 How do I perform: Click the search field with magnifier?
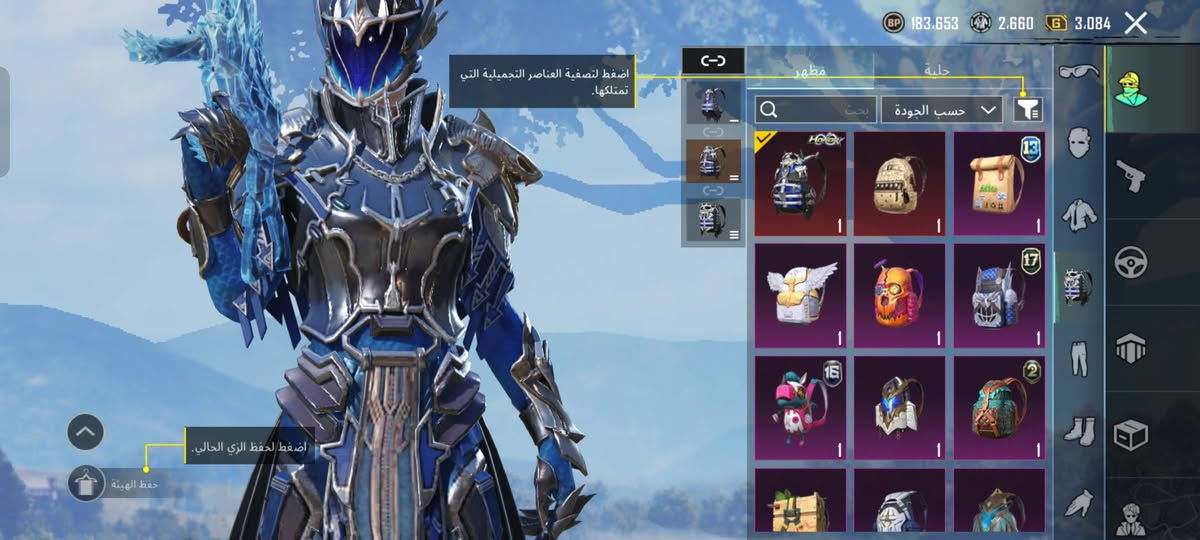click(x=816, y=110)
